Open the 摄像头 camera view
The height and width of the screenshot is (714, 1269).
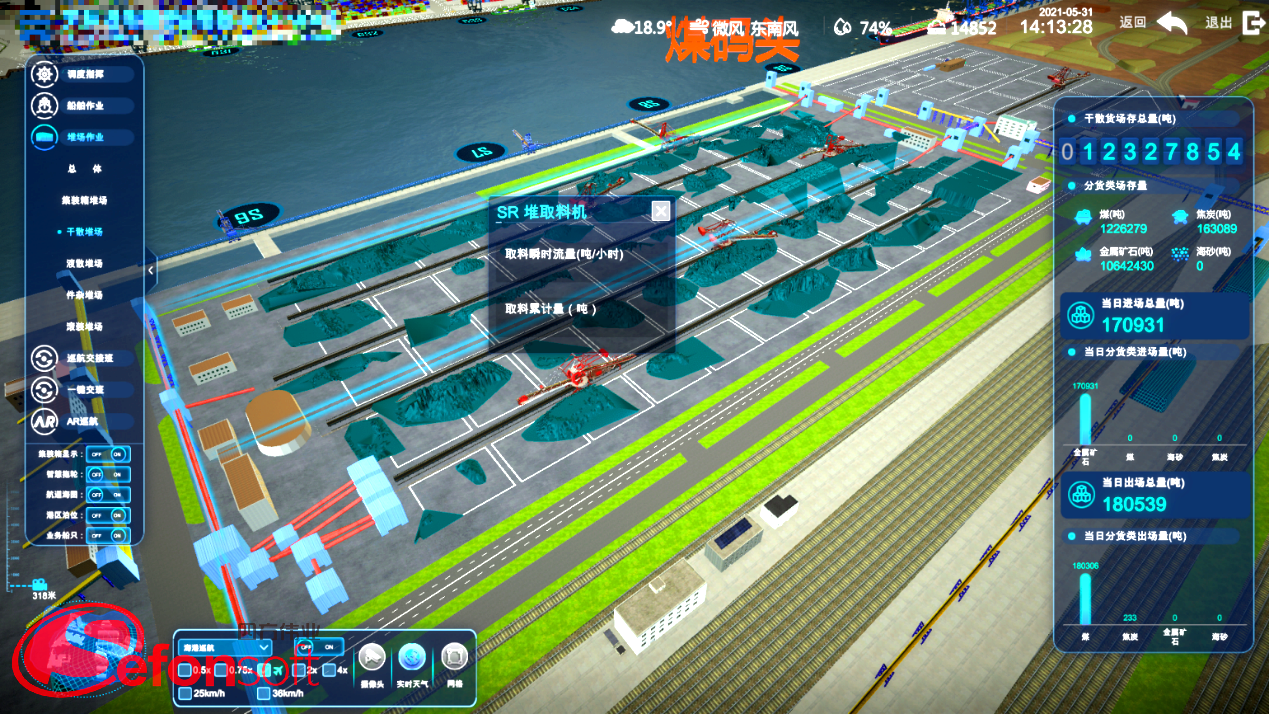tap(372, 658)
